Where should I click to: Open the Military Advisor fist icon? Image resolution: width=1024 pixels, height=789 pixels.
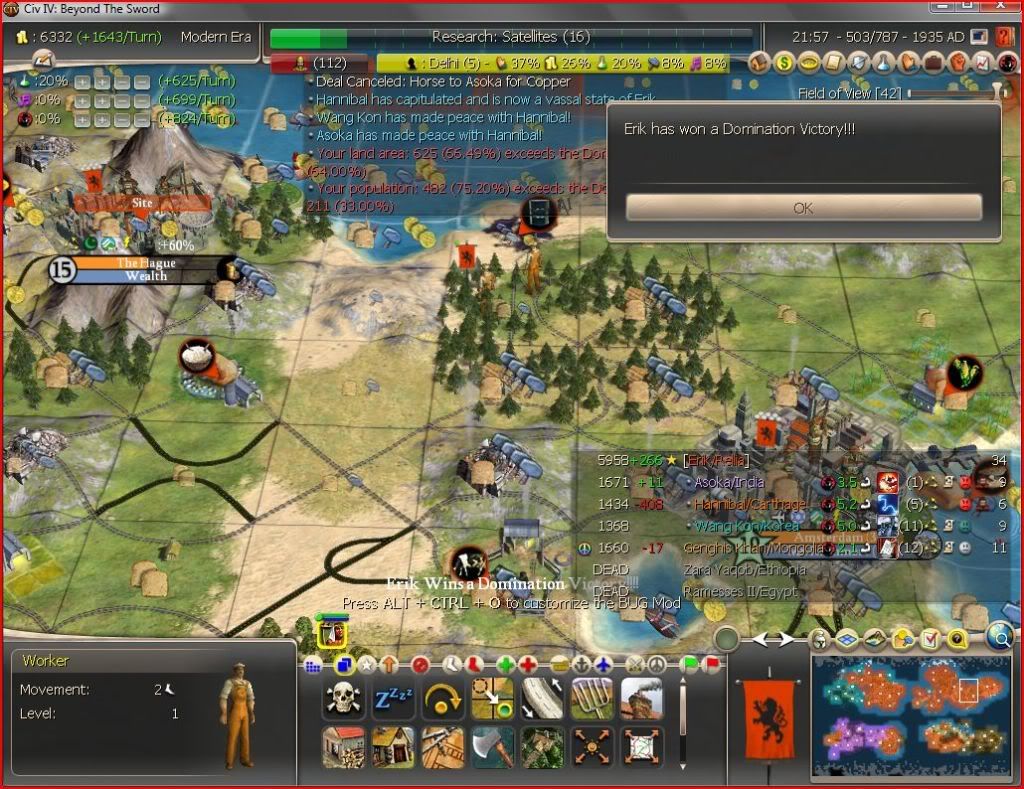coord(958,64)
